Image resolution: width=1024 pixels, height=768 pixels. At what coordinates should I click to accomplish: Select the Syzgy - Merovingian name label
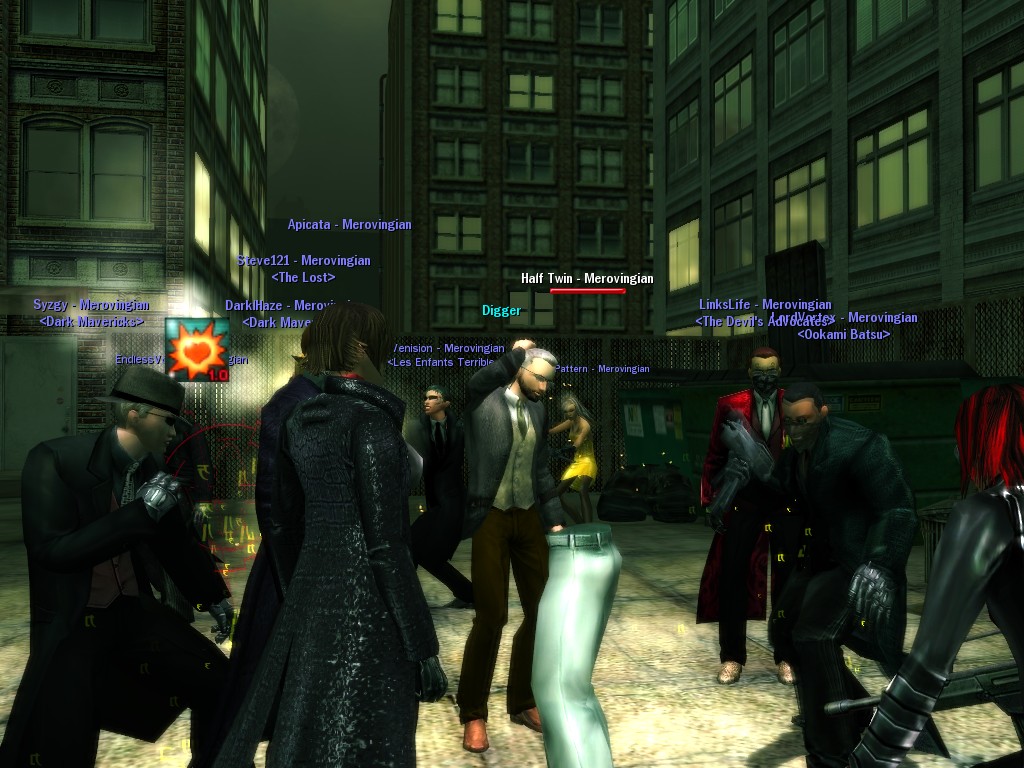(91, 305)
